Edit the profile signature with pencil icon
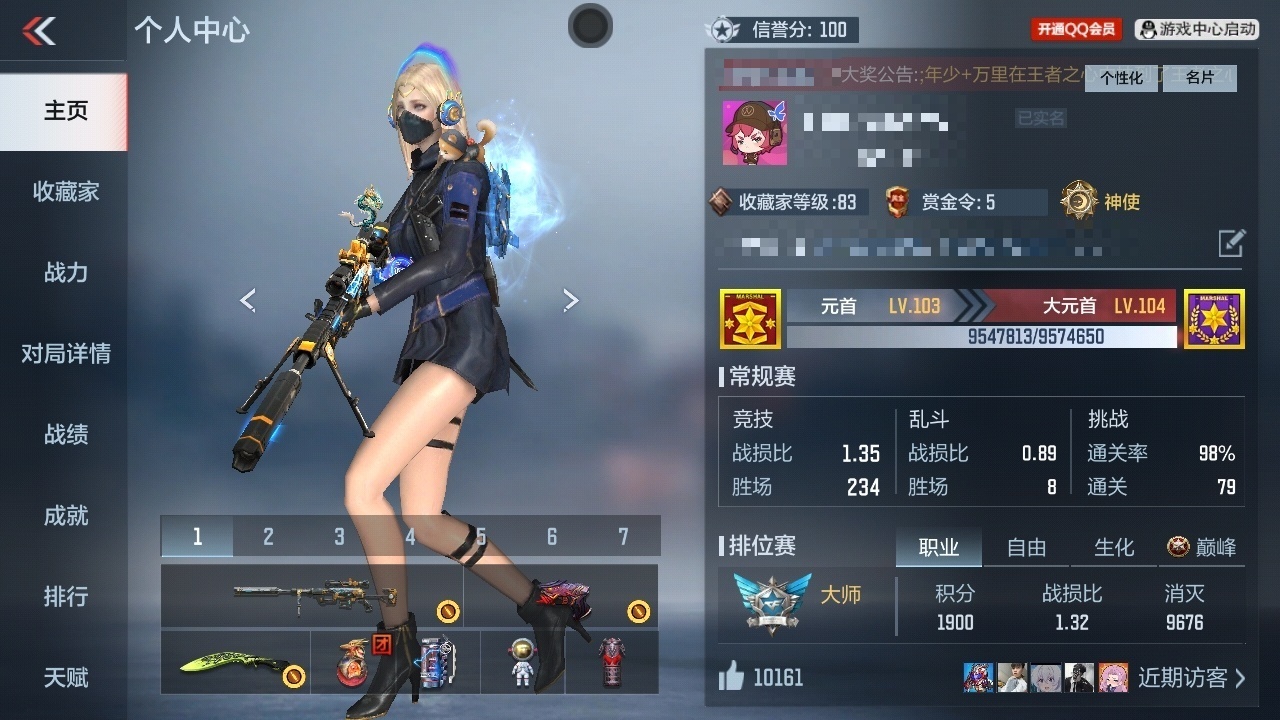The height and width of the screenshot is (720, 1280). tap(1231, 242)
